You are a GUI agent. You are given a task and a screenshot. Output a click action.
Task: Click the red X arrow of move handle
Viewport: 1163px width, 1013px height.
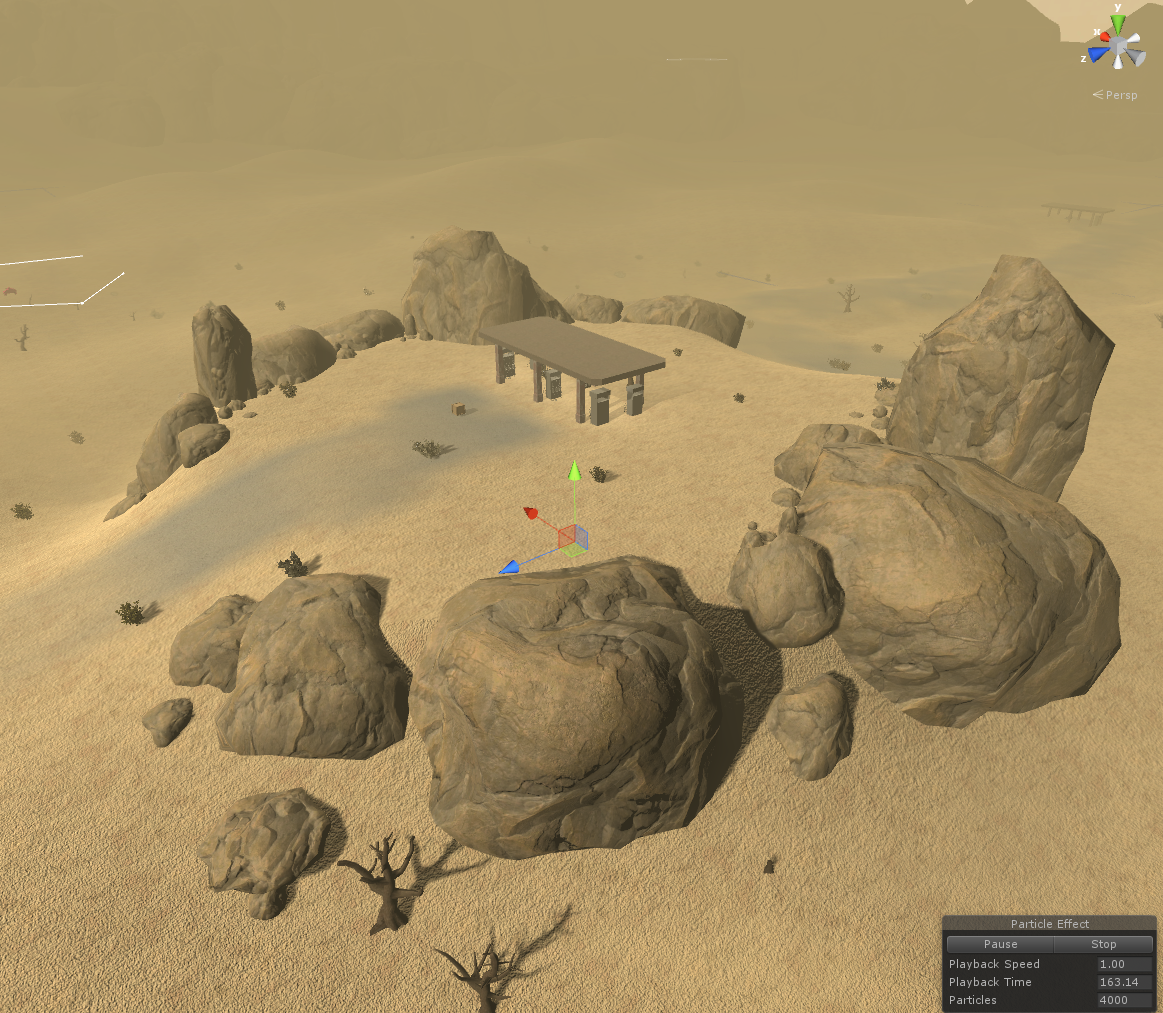(x=532, y=514)
